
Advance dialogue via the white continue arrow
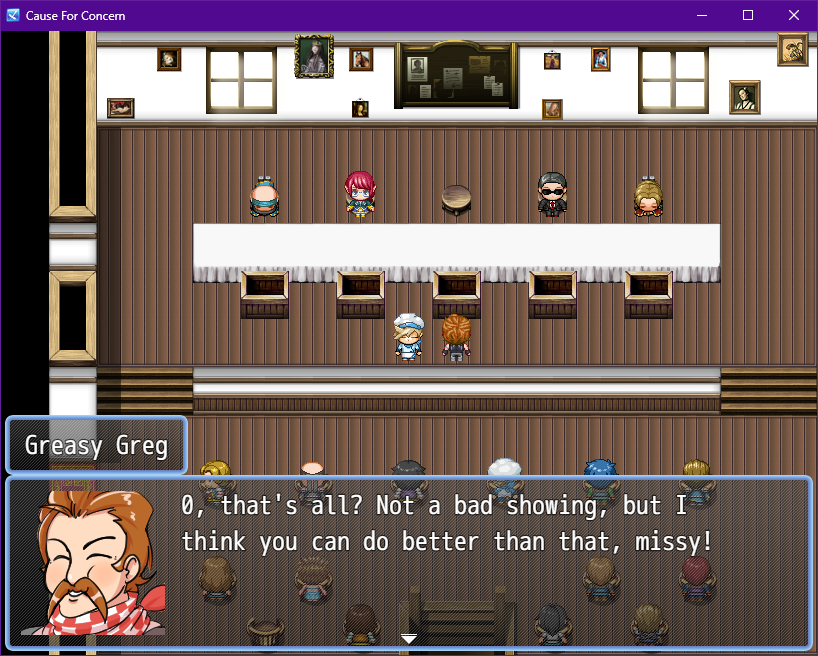click(409, 638)
